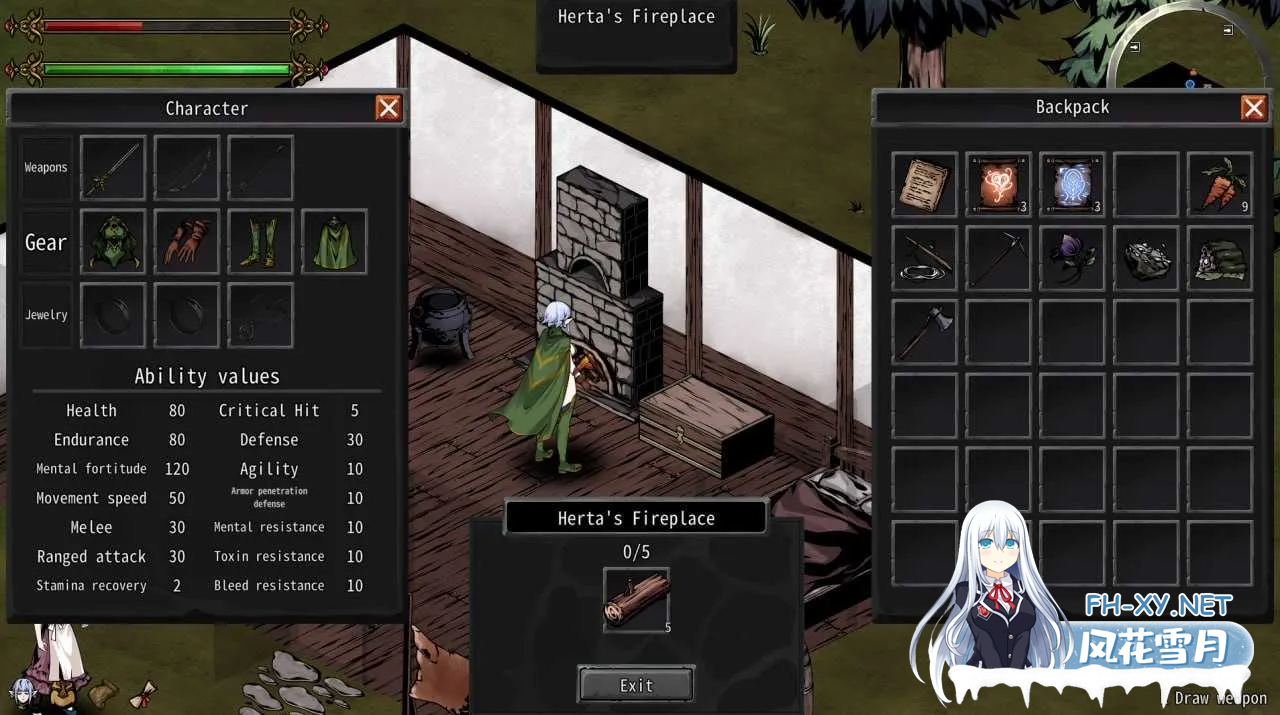This screenshot has height=715, width=1280.
Task: Use the orange glowing rune scroll
Action: [999, 185]
